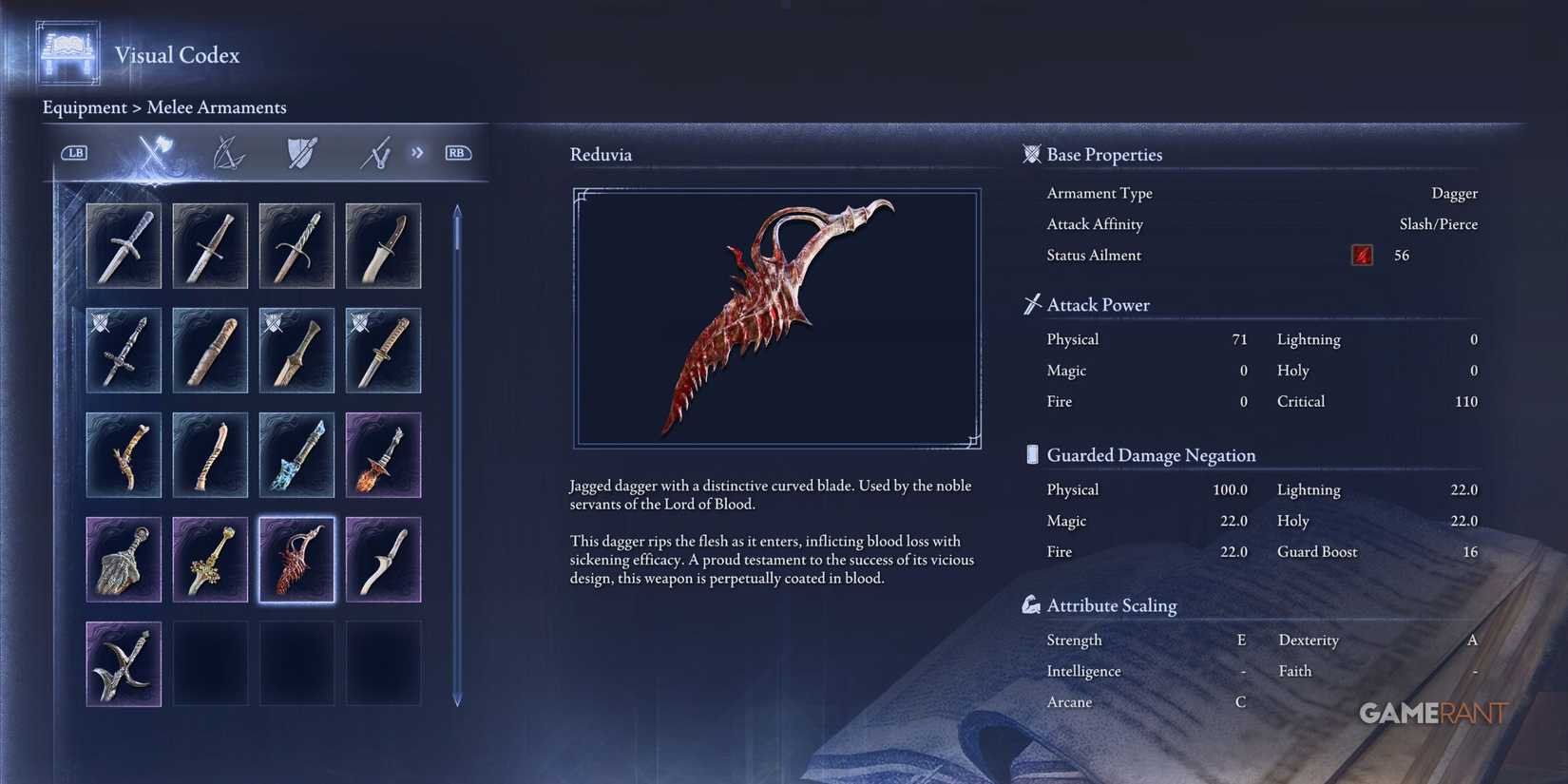Click the Guarded Damage Negation shield icon
Screen dimensions: 1568x784
pyautogui.click(x=1031, y=453)
